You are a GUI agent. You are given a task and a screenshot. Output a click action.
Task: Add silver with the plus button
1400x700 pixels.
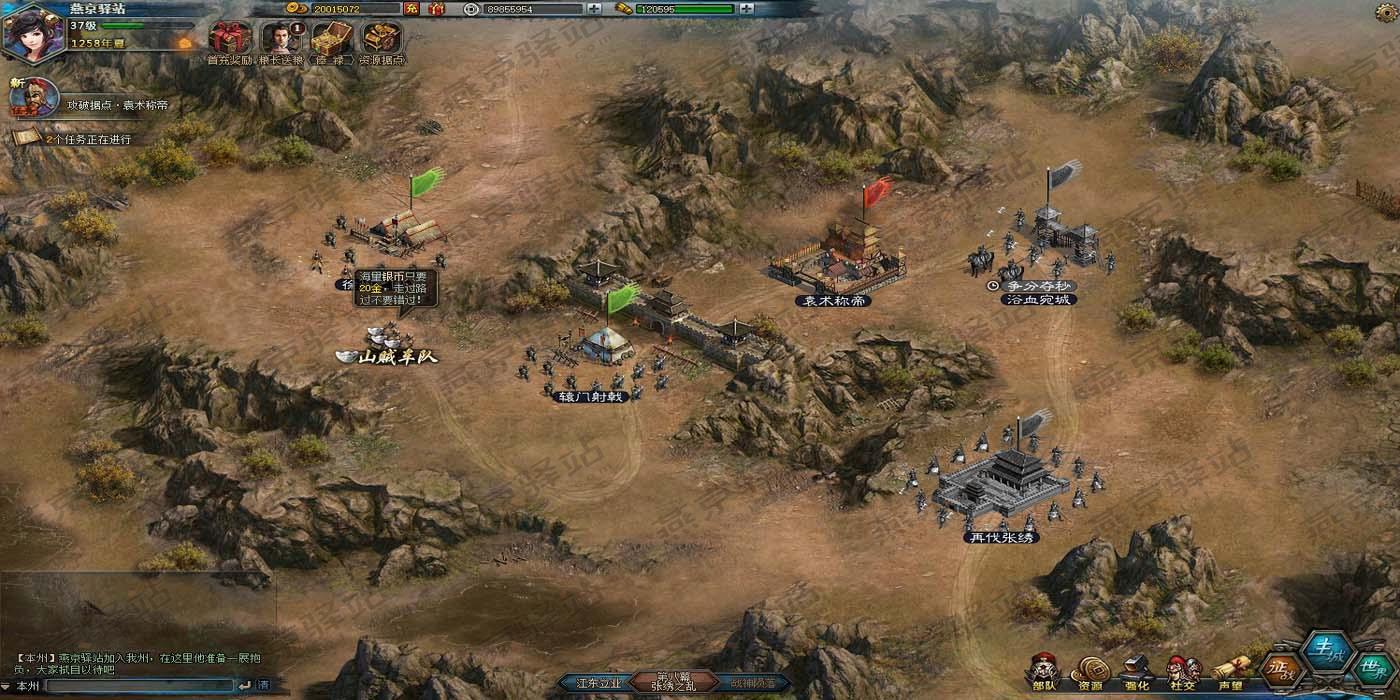[595, 9]
